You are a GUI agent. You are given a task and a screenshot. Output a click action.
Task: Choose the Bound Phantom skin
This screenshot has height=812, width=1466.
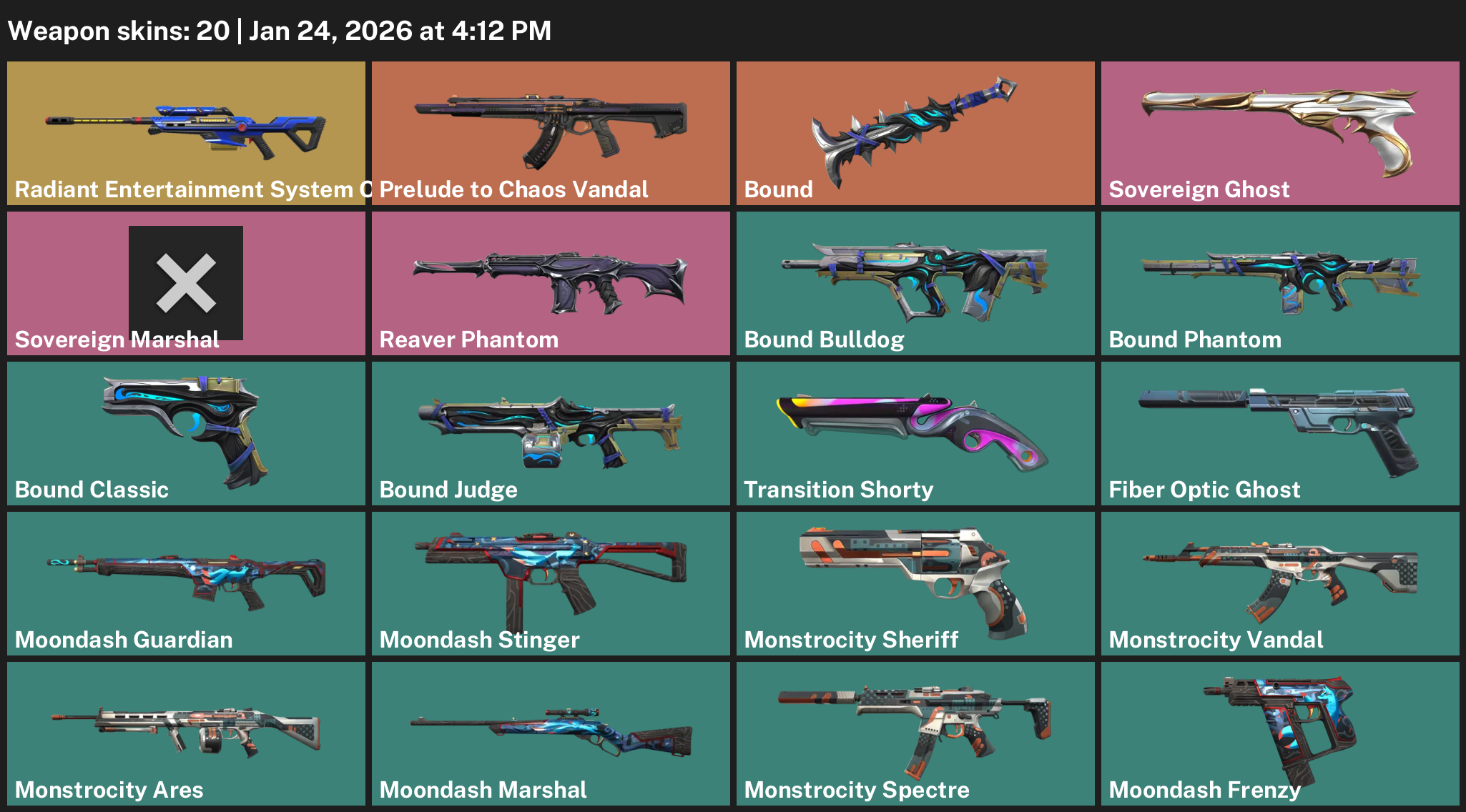click(x=1280, y=283)
